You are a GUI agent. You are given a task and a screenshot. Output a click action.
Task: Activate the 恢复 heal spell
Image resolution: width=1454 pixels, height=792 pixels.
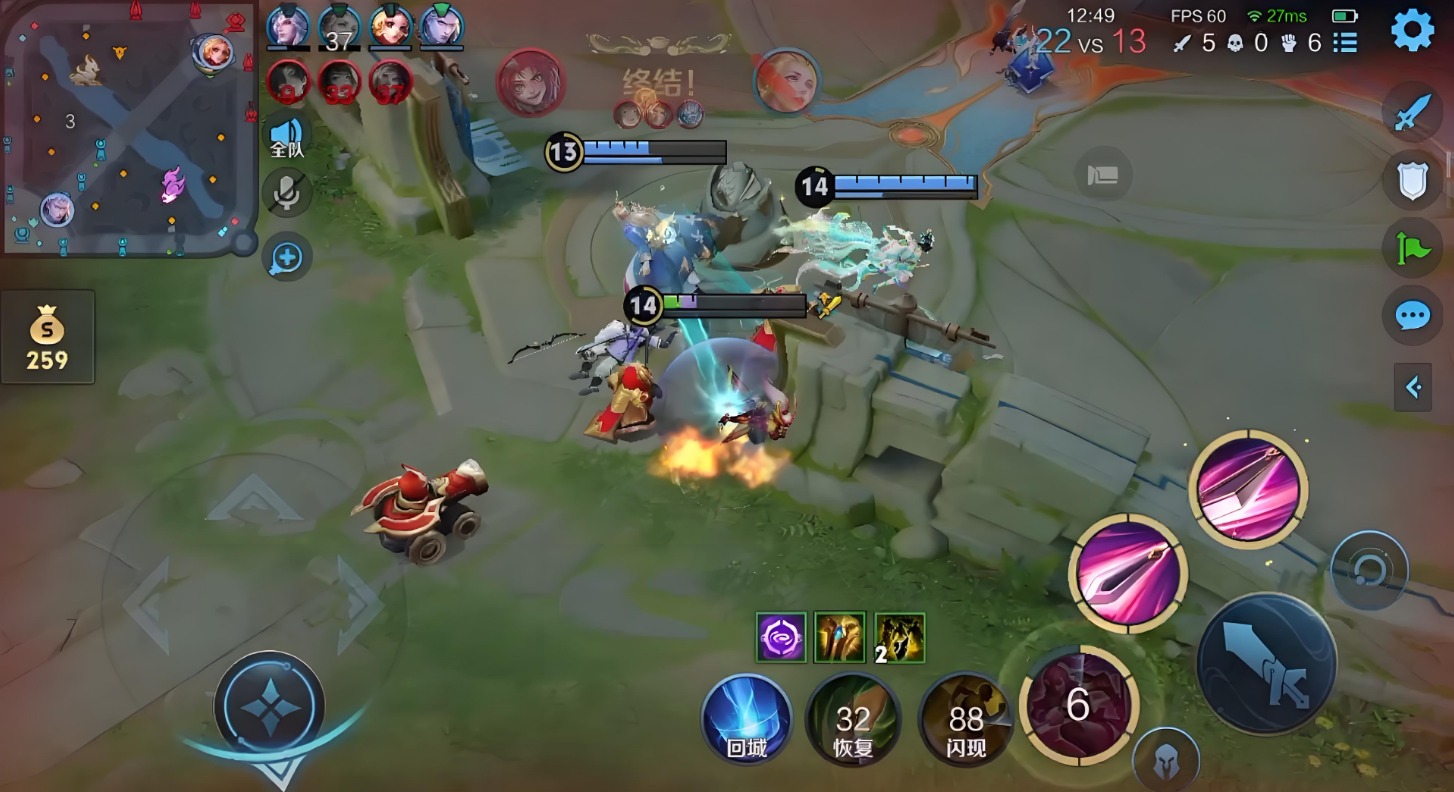tap(853, 720)
